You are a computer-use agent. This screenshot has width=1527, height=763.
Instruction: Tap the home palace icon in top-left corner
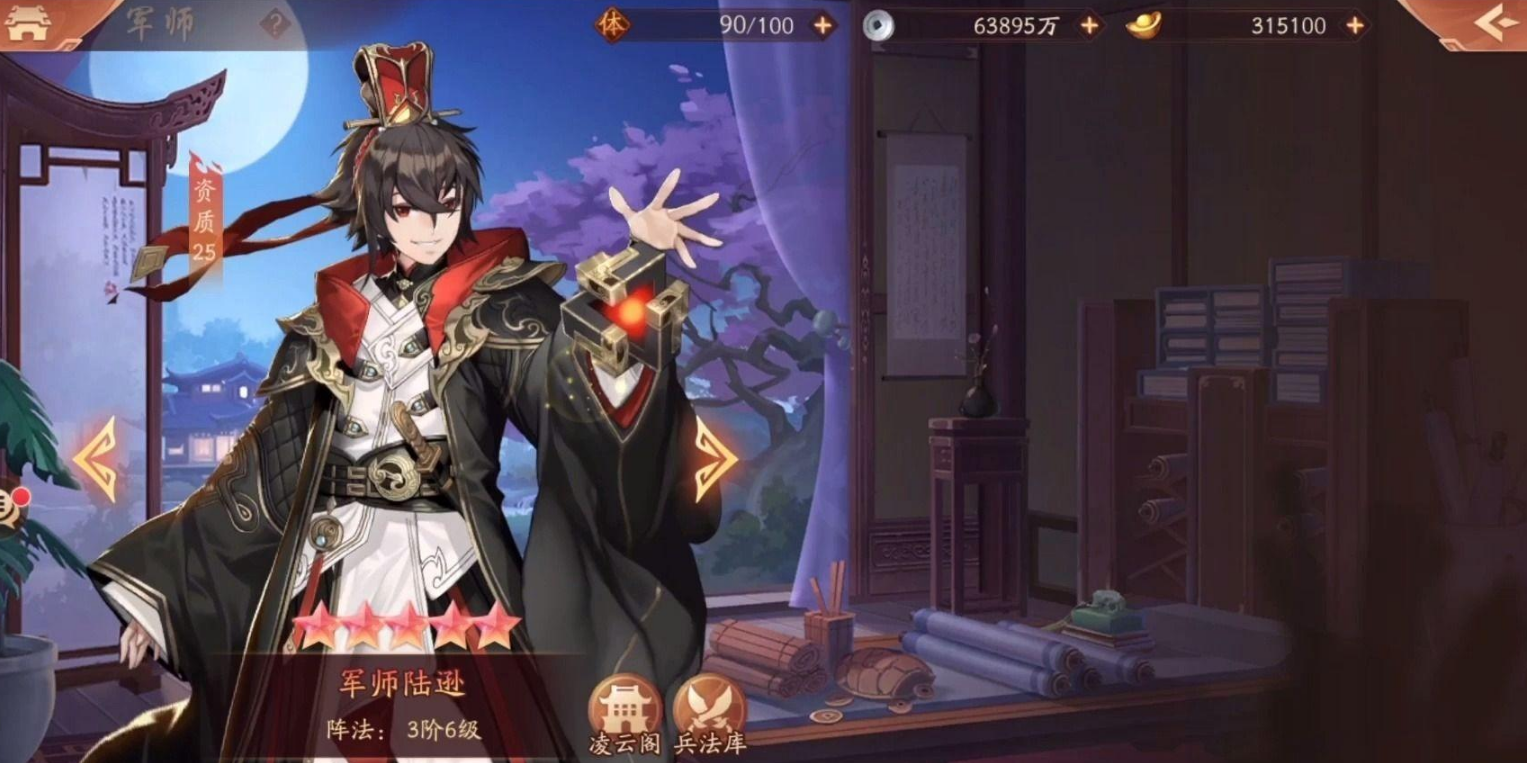[29, 20]
